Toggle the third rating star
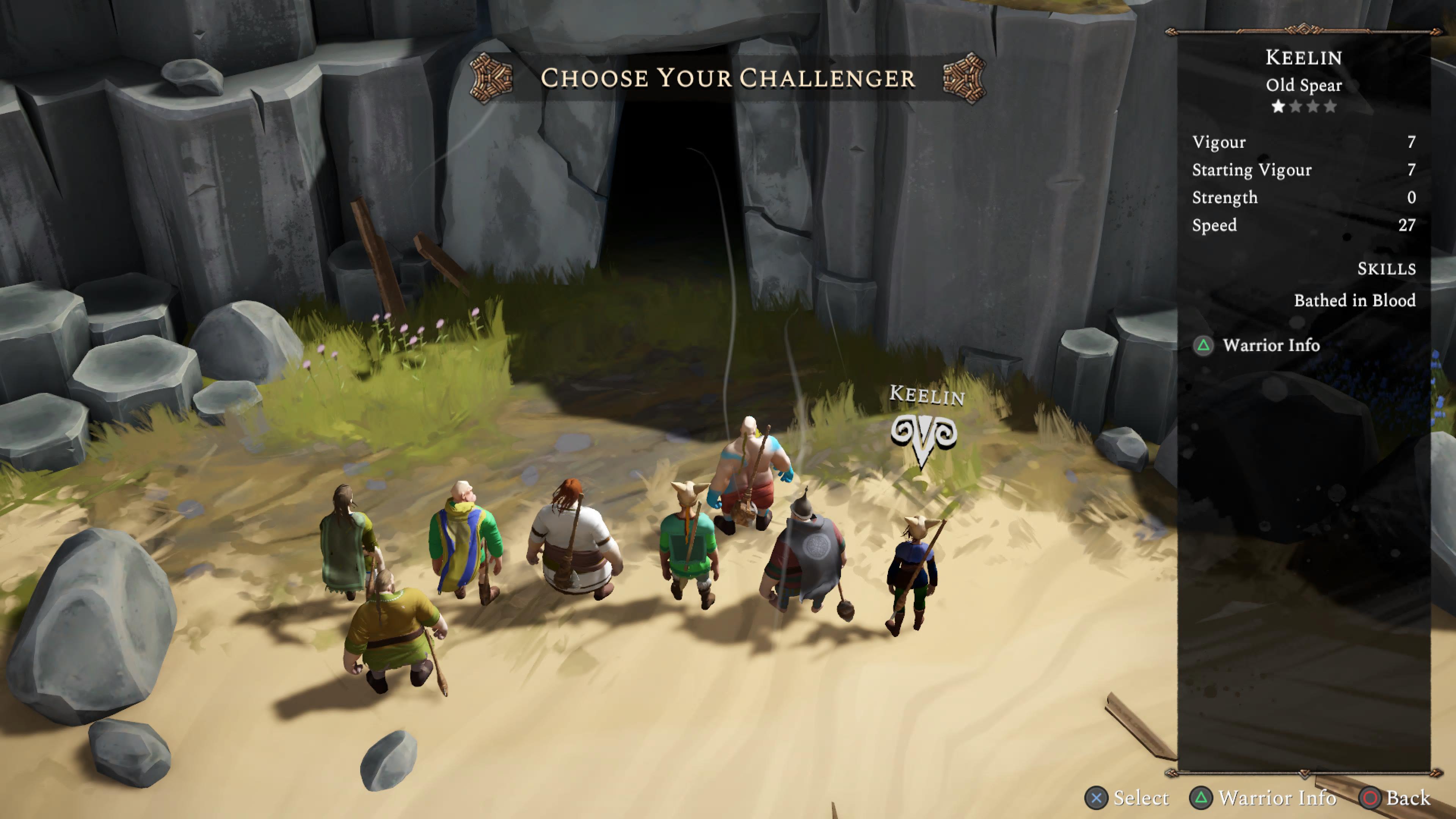The image size is (1456, 819). (x=1314, y=105)
